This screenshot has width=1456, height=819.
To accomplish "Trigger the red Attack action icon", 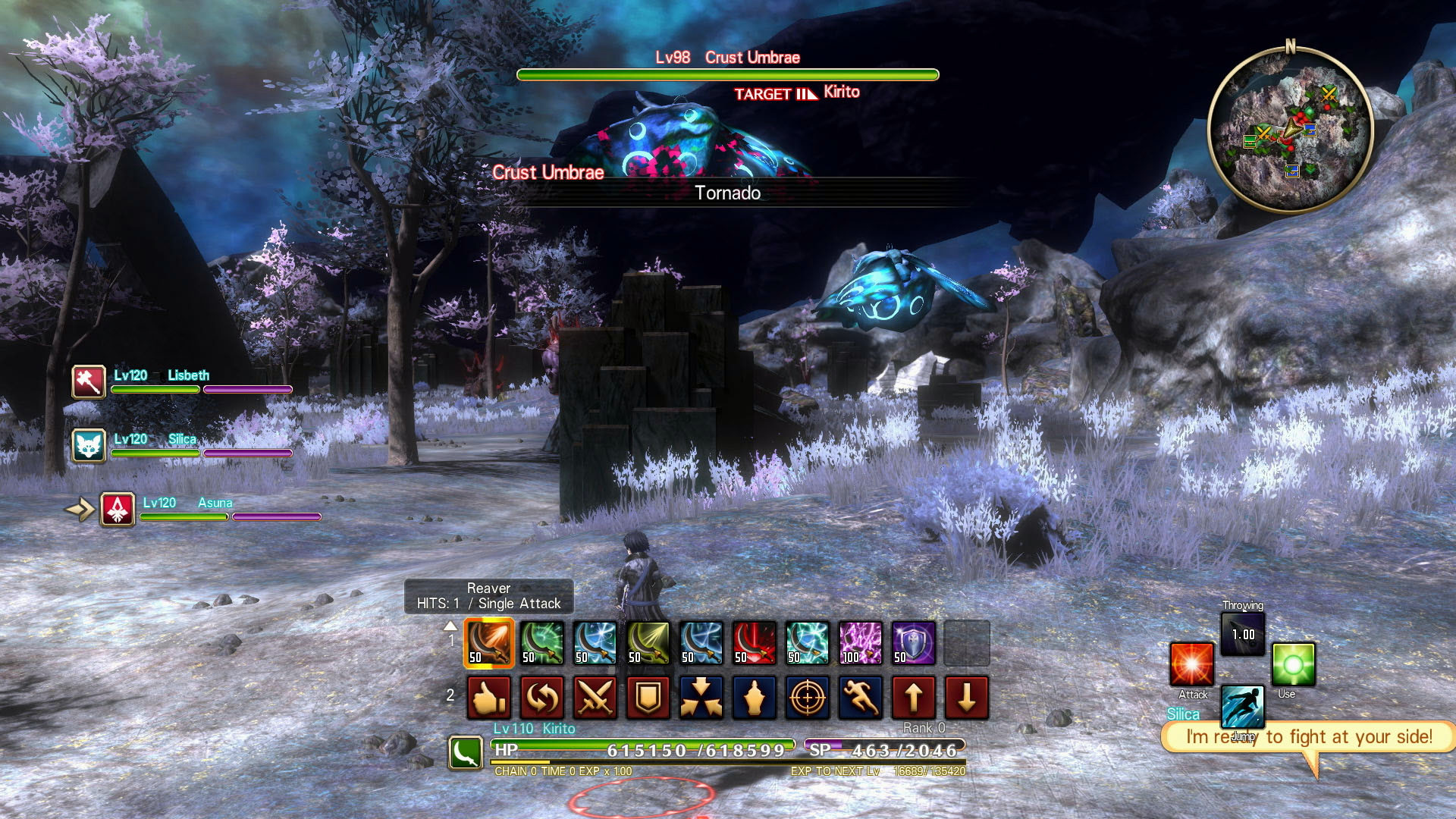I will (1191, 664).
